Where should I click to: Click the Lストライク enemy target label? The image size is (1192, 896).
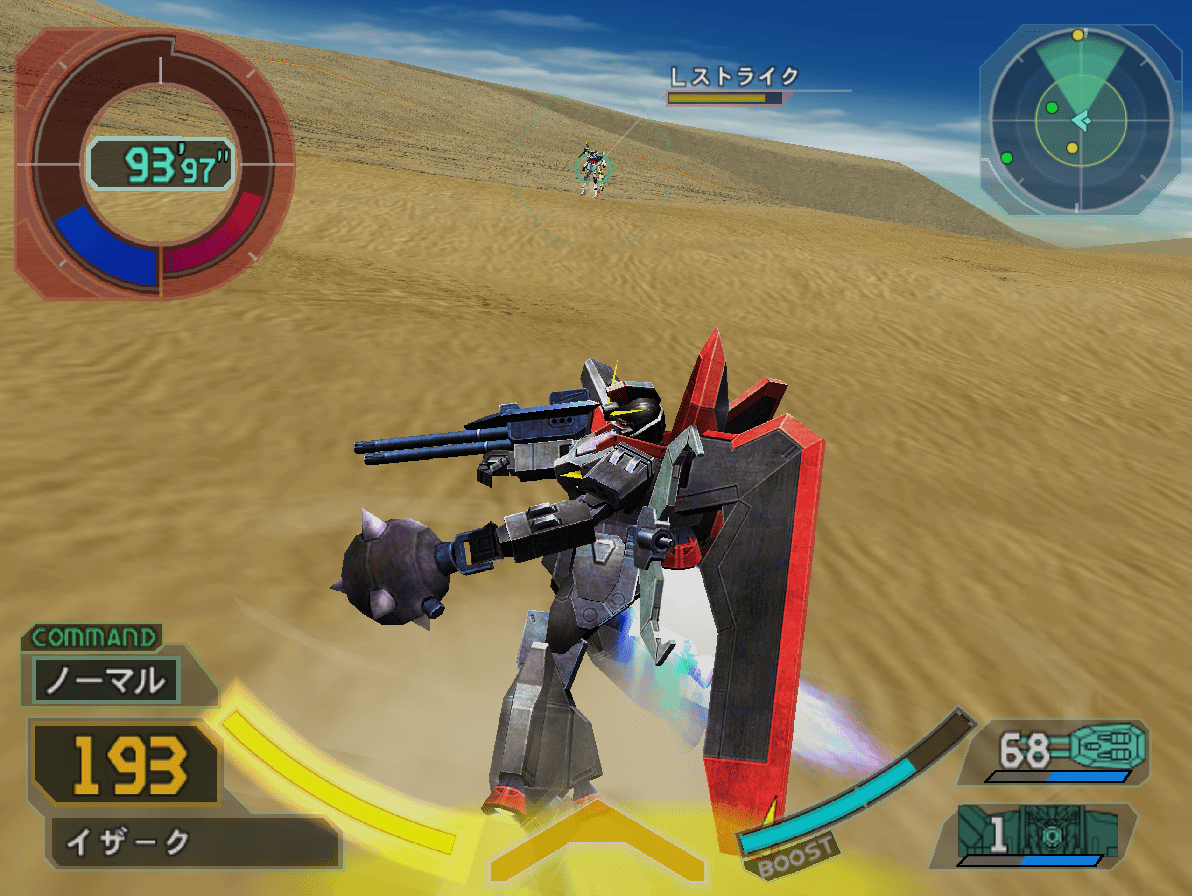(735, 77)
